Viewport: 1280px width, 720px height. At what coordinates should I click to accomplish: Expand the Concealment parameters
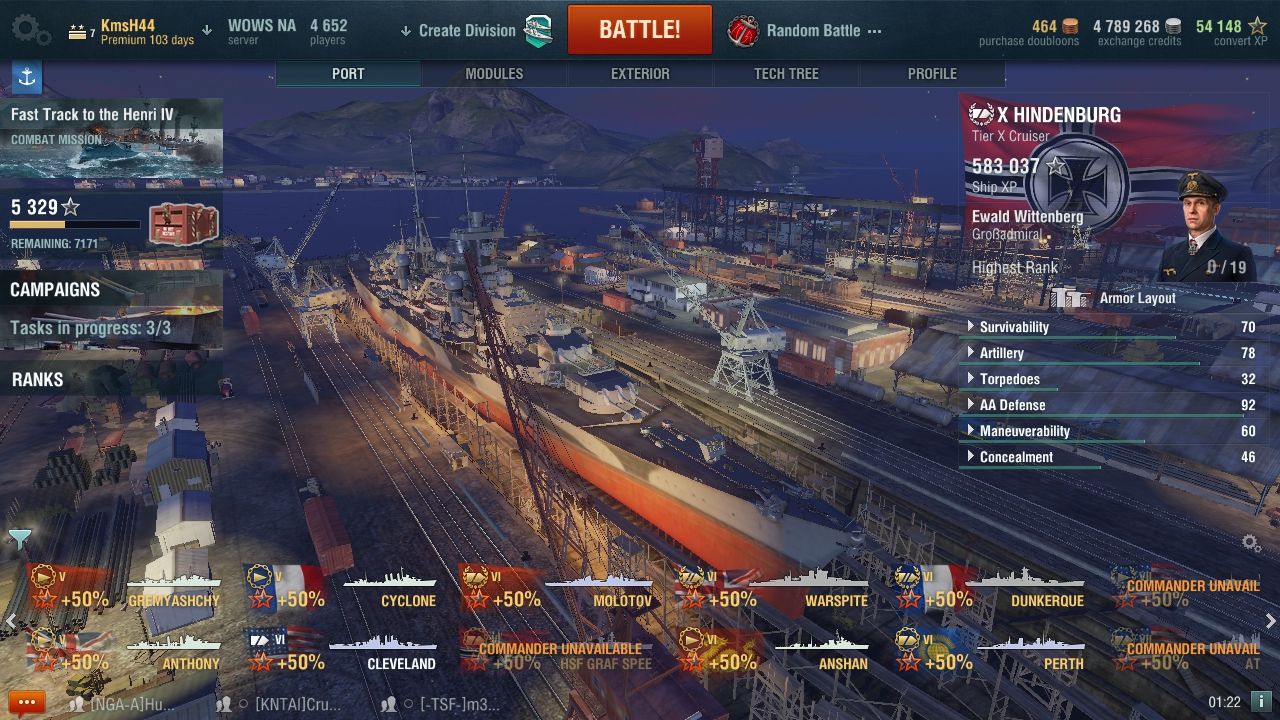click(1016, 457)
